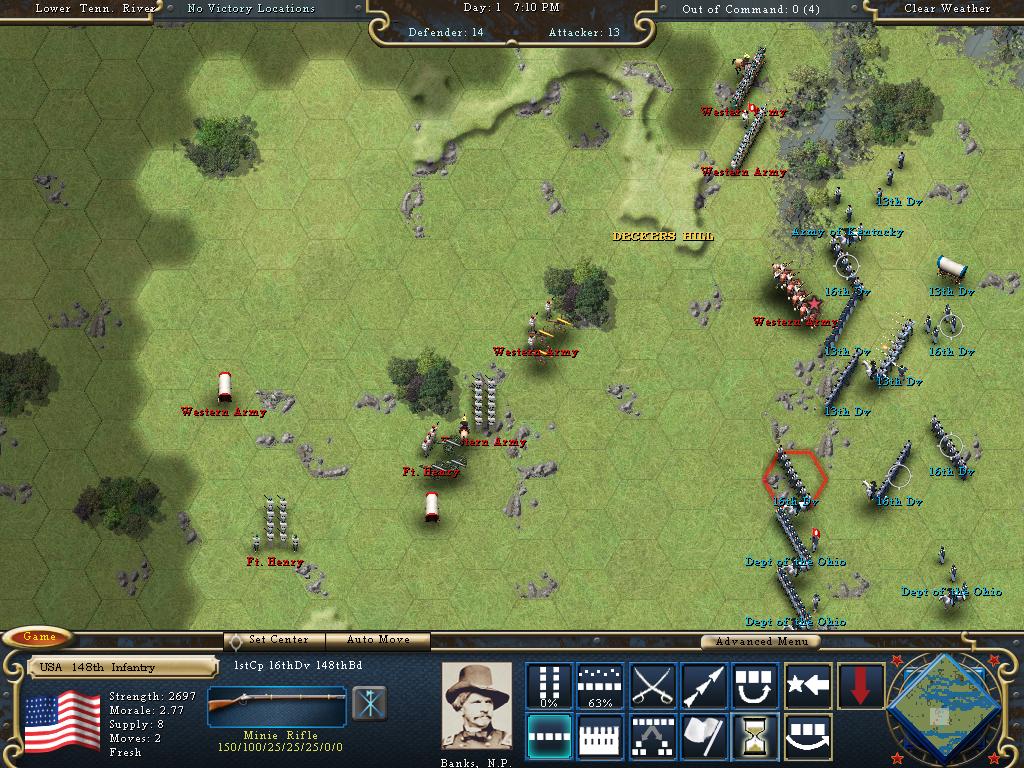Select the Minie Rifle weapon panel
Image resolution: width=1024 pixels, height=768 pixels.
pos(277,705)
